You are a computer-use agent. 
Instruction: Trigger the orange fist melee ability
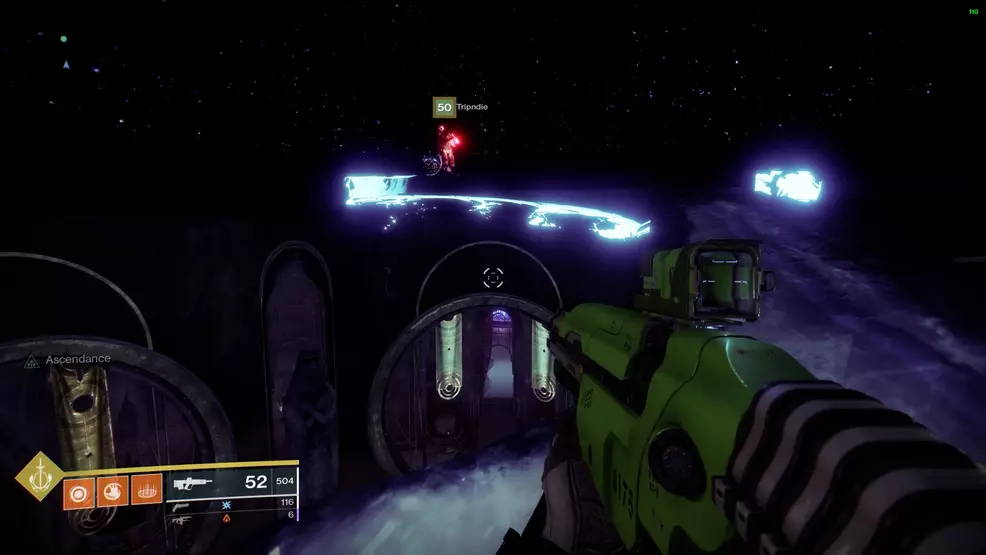111,492
